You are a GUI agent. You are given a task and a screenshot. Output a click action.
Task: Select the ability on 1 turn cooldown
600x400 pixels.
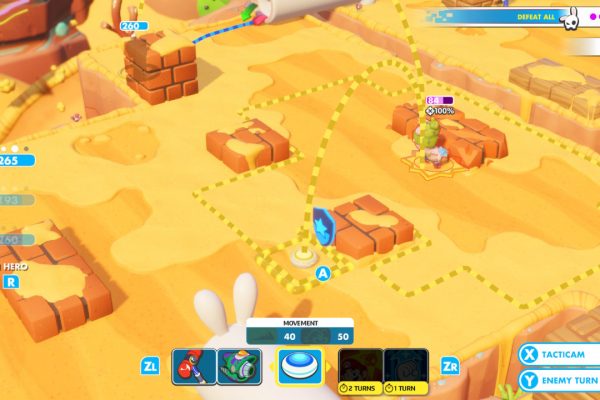pos(406,366)
